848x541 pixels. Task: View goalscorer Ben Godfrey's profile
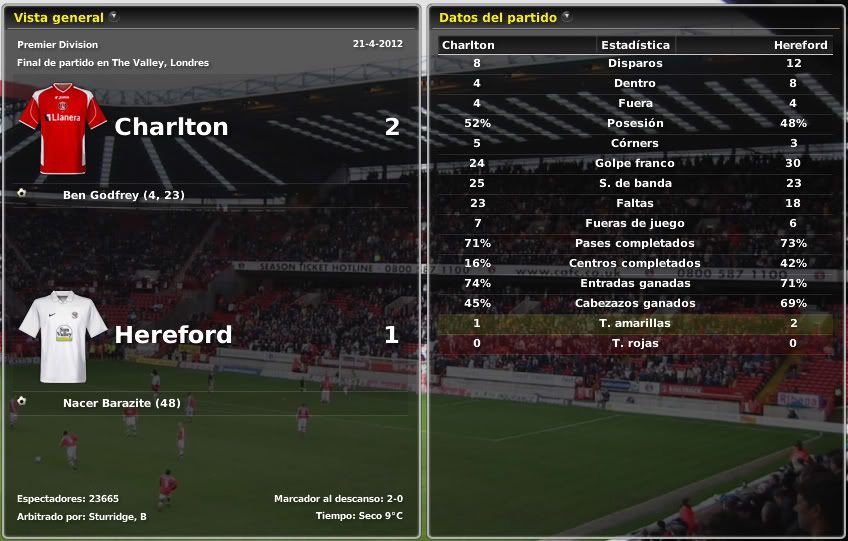click(123, 194)
